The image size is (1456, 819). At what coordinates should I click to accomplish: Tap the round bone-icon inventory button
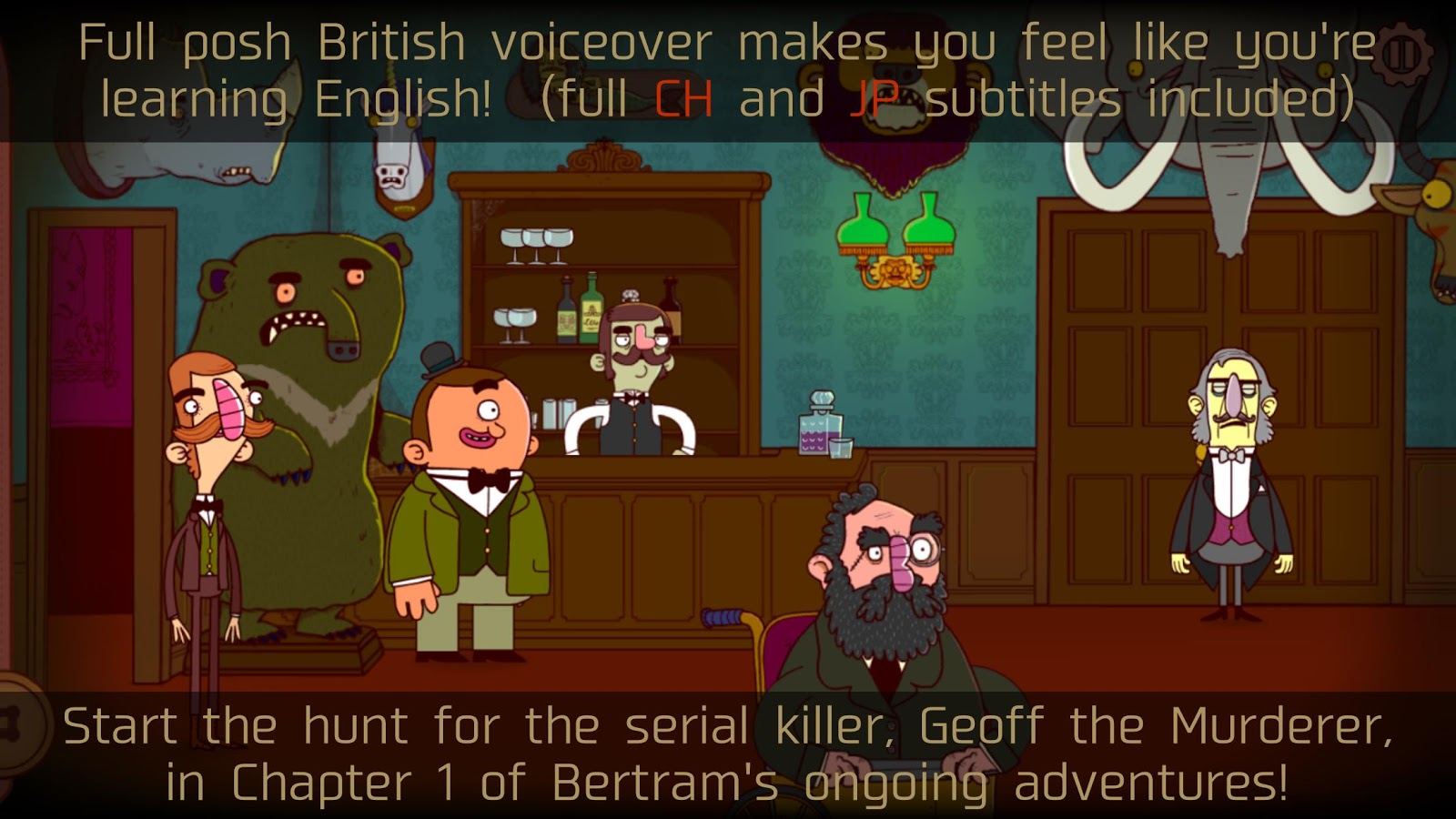click(15, 725)
